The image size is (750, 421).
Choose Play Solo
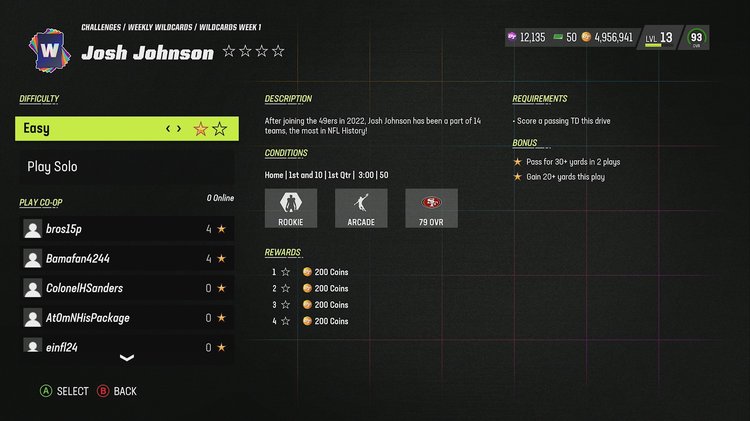(126, 167)
